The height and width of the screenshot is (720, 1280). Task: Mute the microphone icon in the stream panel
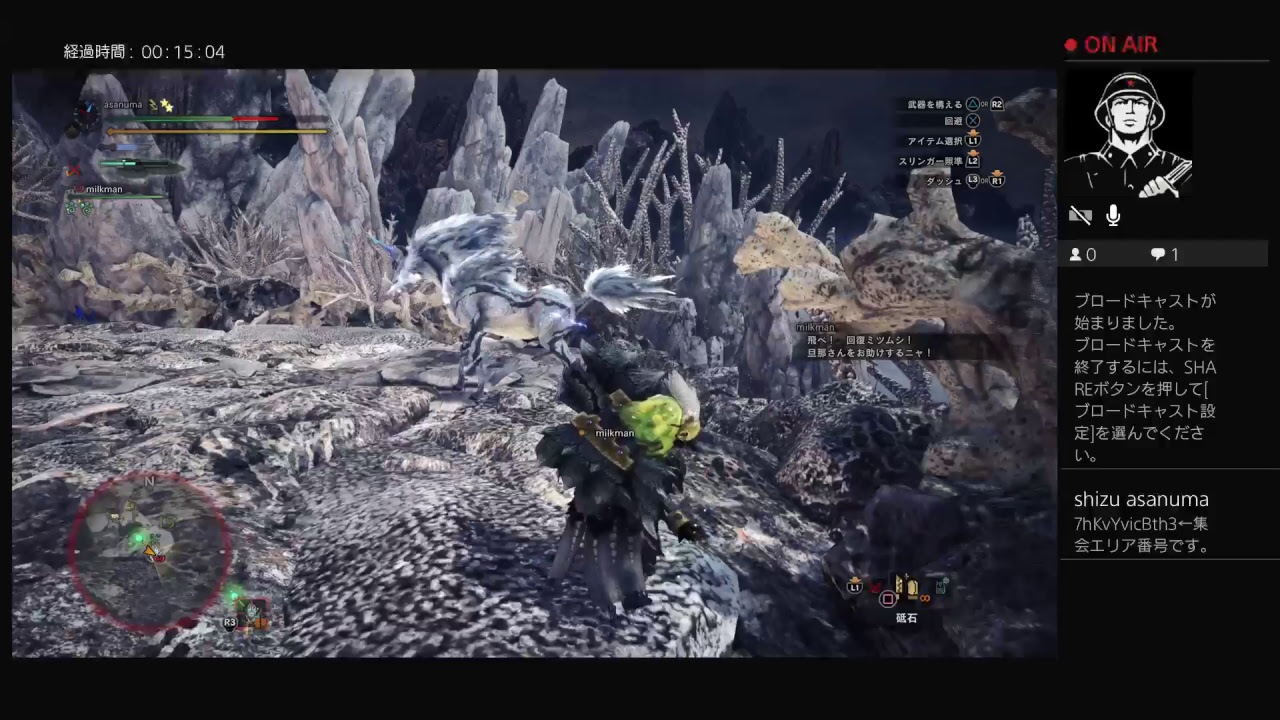[1112, 214]
